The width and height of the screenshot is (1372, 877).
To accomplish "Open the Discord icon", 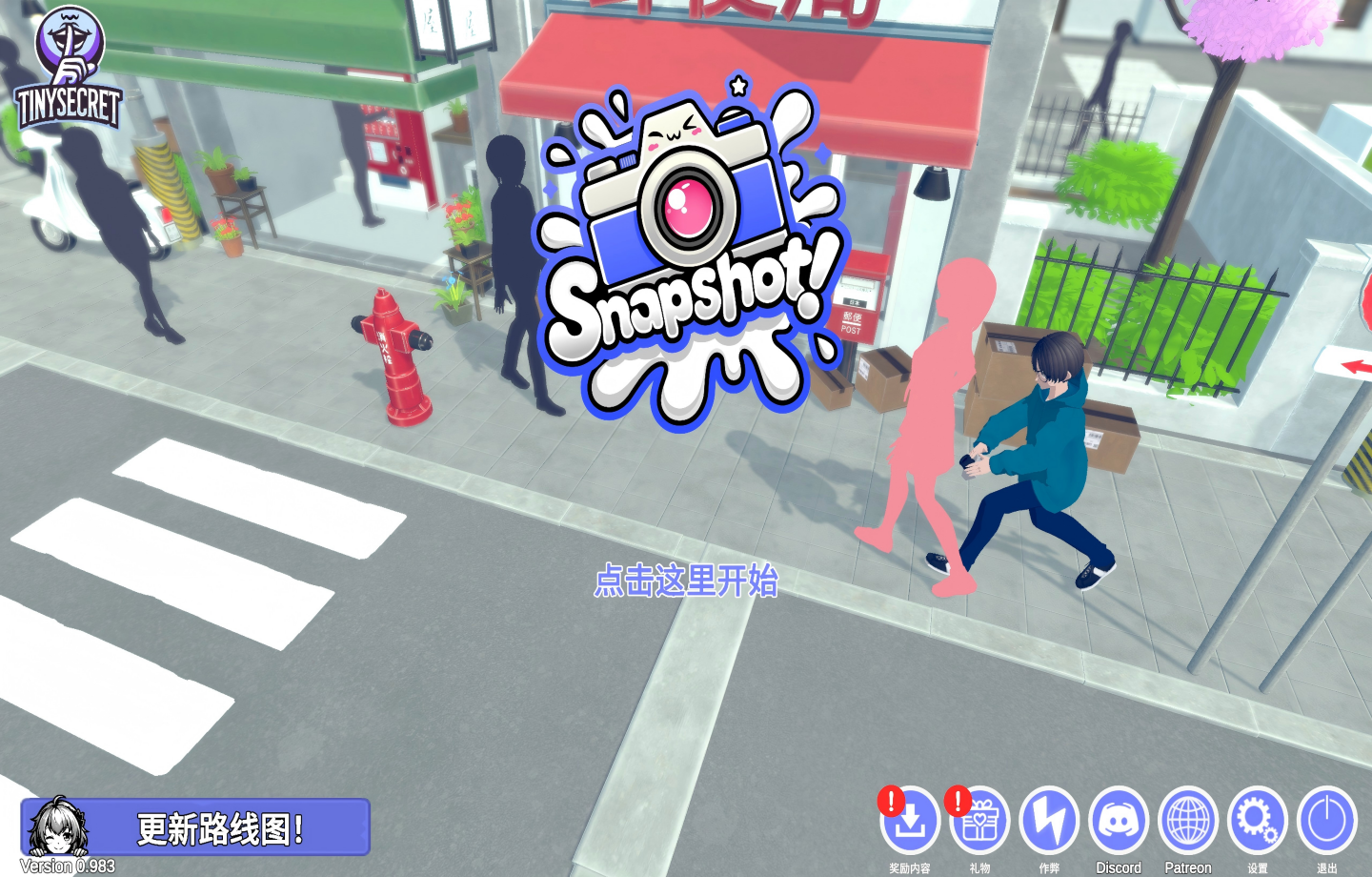I will pyautogui.click(x=1118, y=822).
